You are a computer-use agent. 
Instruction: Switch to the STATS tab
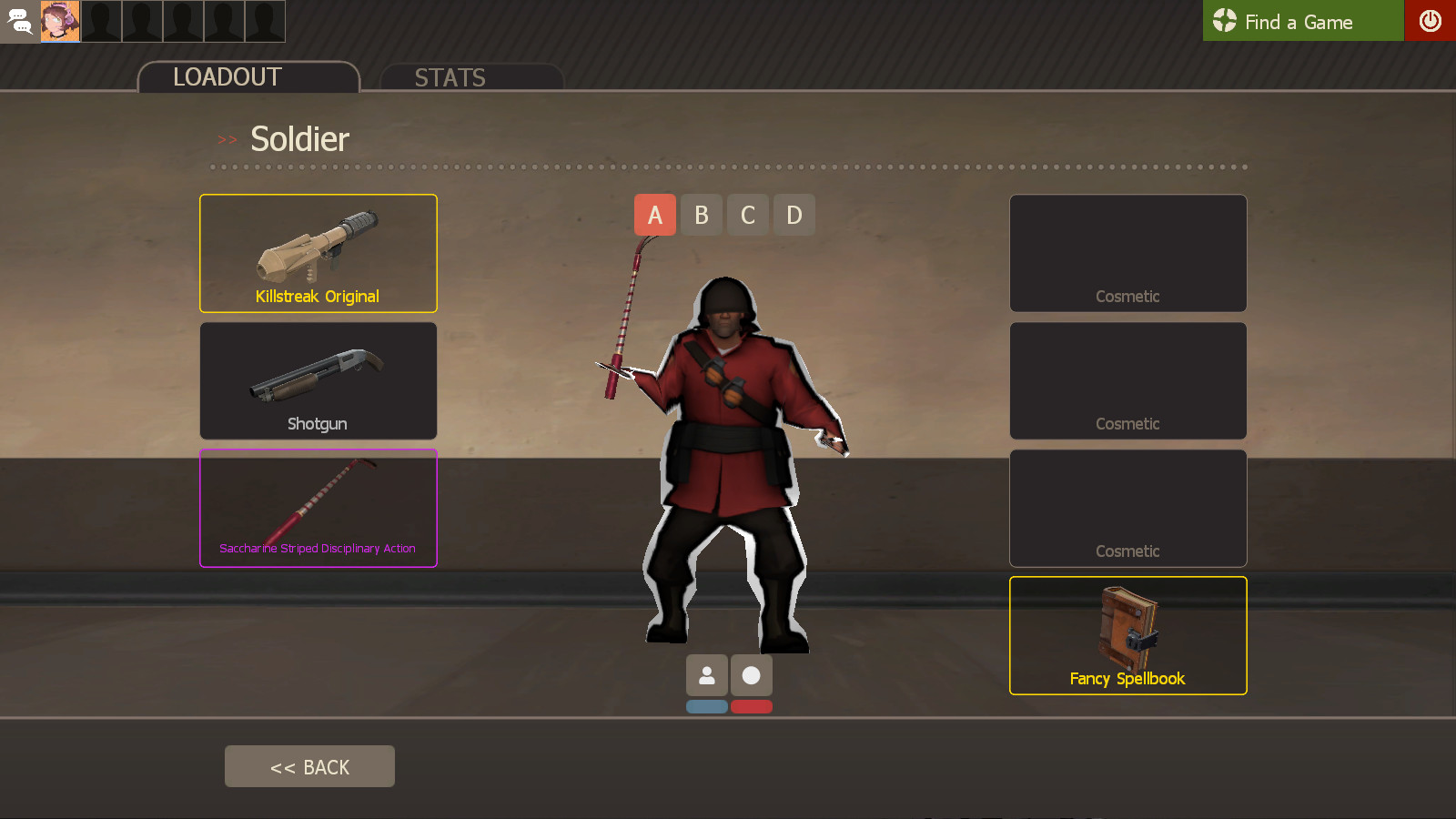(x=450, y=77)
